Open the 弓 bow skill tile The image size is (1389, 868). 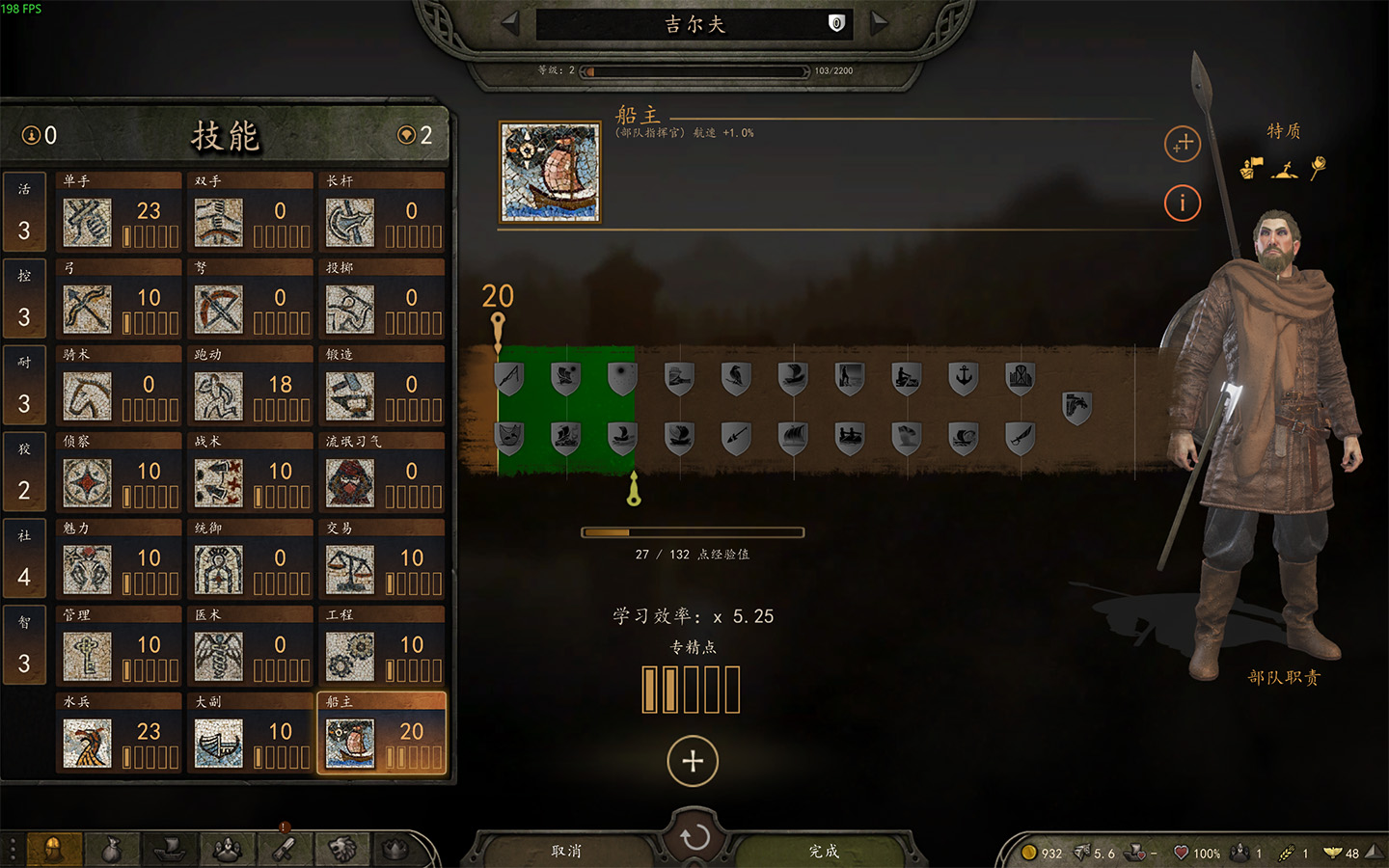tap(120, 300)
